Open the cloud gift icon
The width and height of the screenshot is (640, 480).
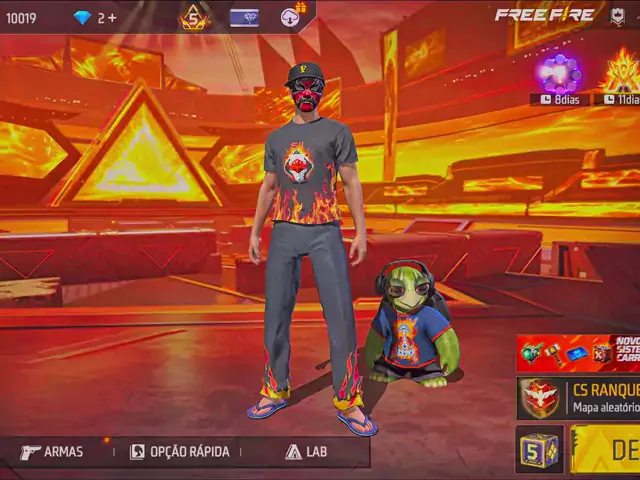(292, 16)
